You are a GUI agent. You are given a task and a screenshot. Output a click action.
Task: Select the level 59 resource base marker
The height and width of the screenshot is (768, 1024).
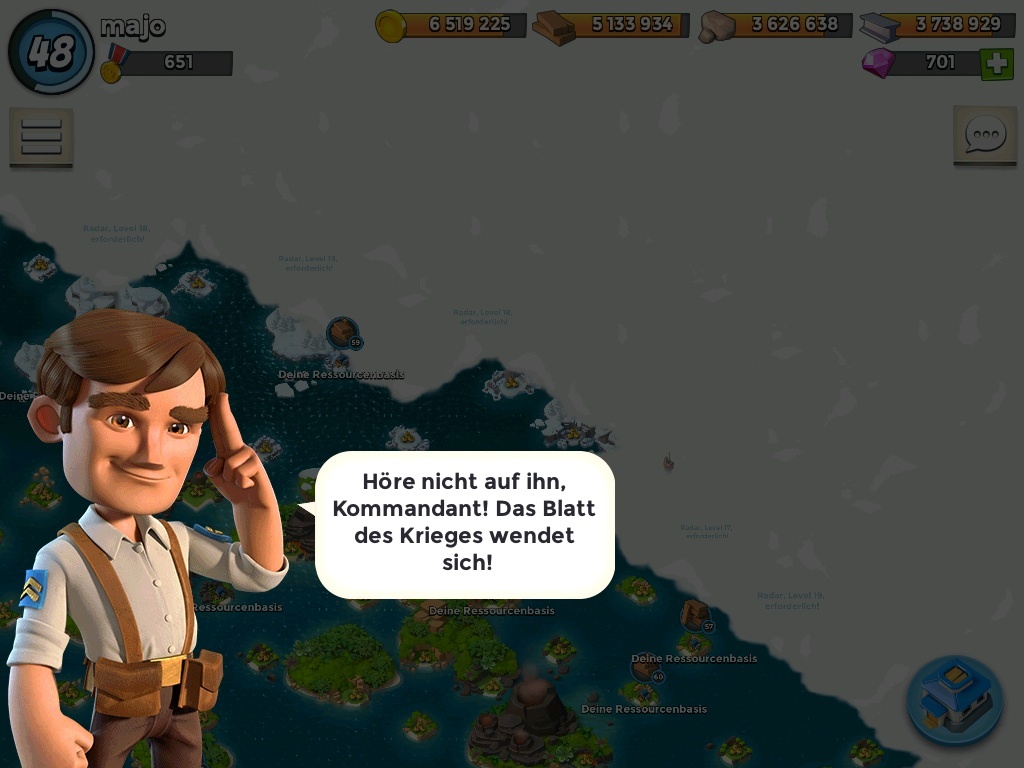[343, 333]
